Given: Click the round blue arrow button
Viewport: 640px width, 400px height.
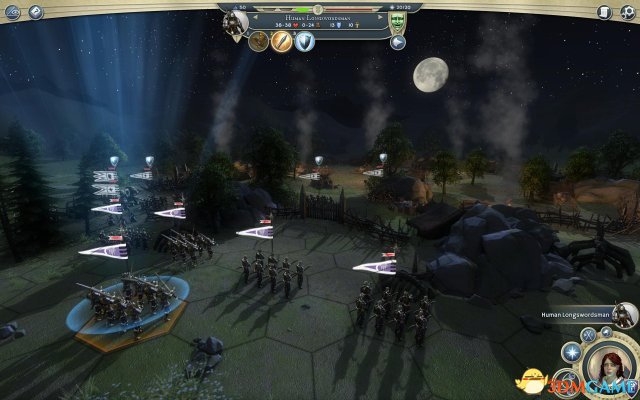Looking at the screenshot, I should pyautogui.click(x=398, y=42).
